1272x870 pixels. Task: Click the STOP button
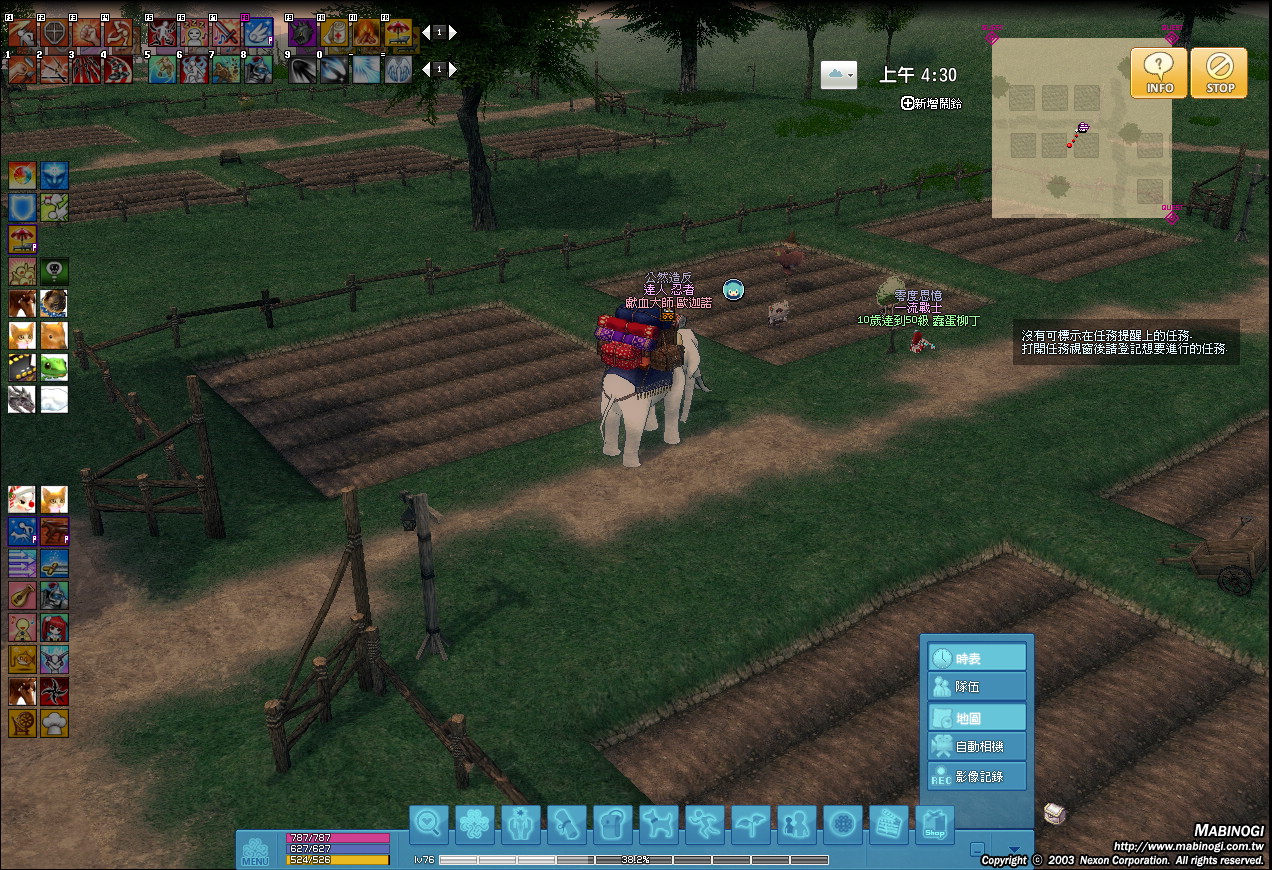tap(1219, 73)
